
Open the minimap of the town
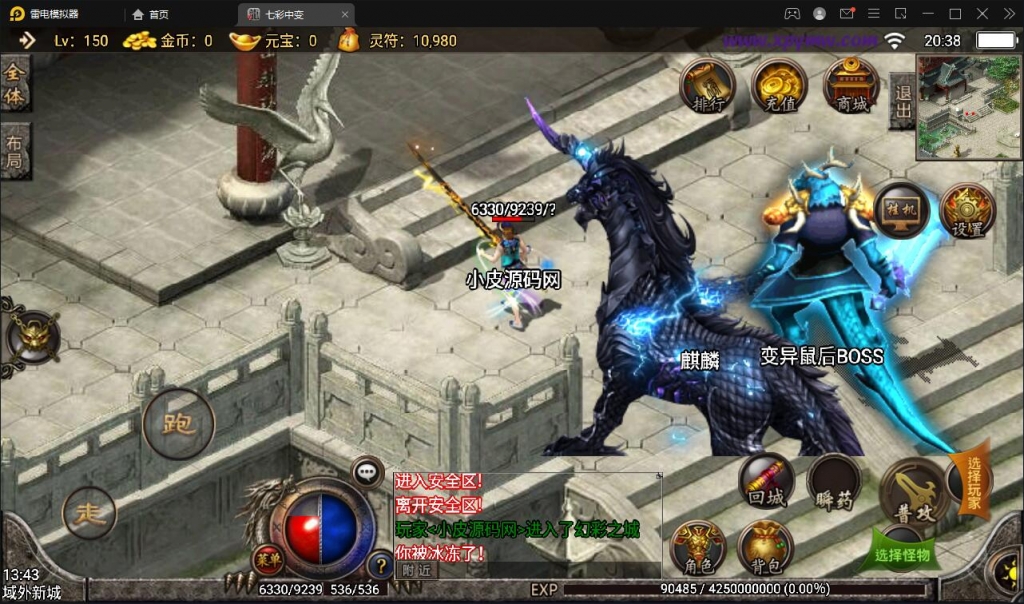[968, 107]
